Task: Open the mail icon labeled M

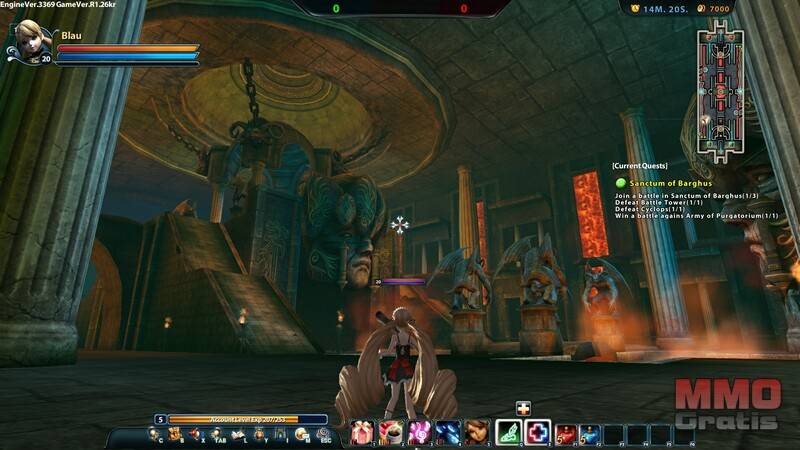Action: [x=301, y=434]
